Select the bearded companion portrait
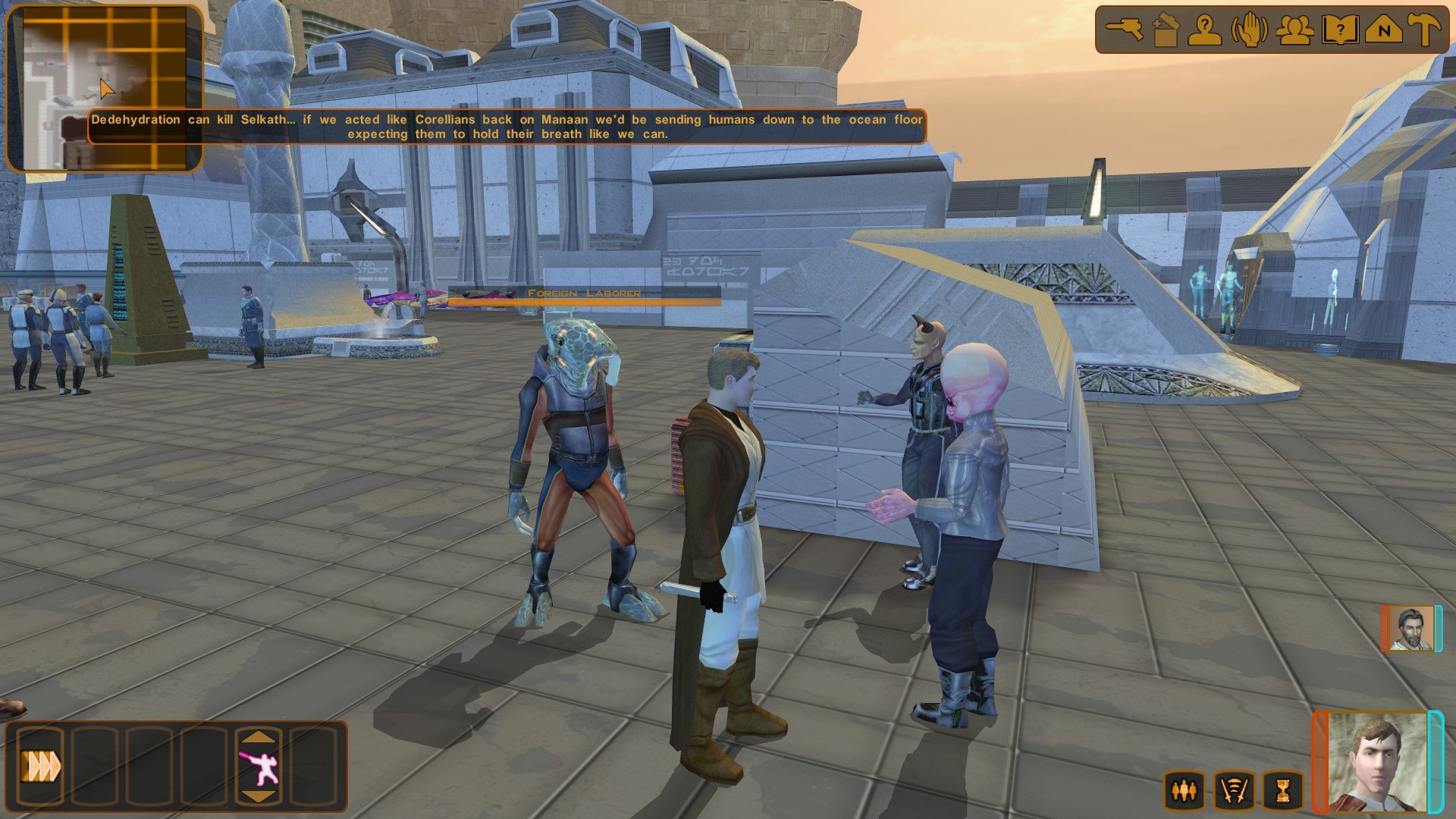This screenshot has height=819, width=1456. [x=1410, y=629]
